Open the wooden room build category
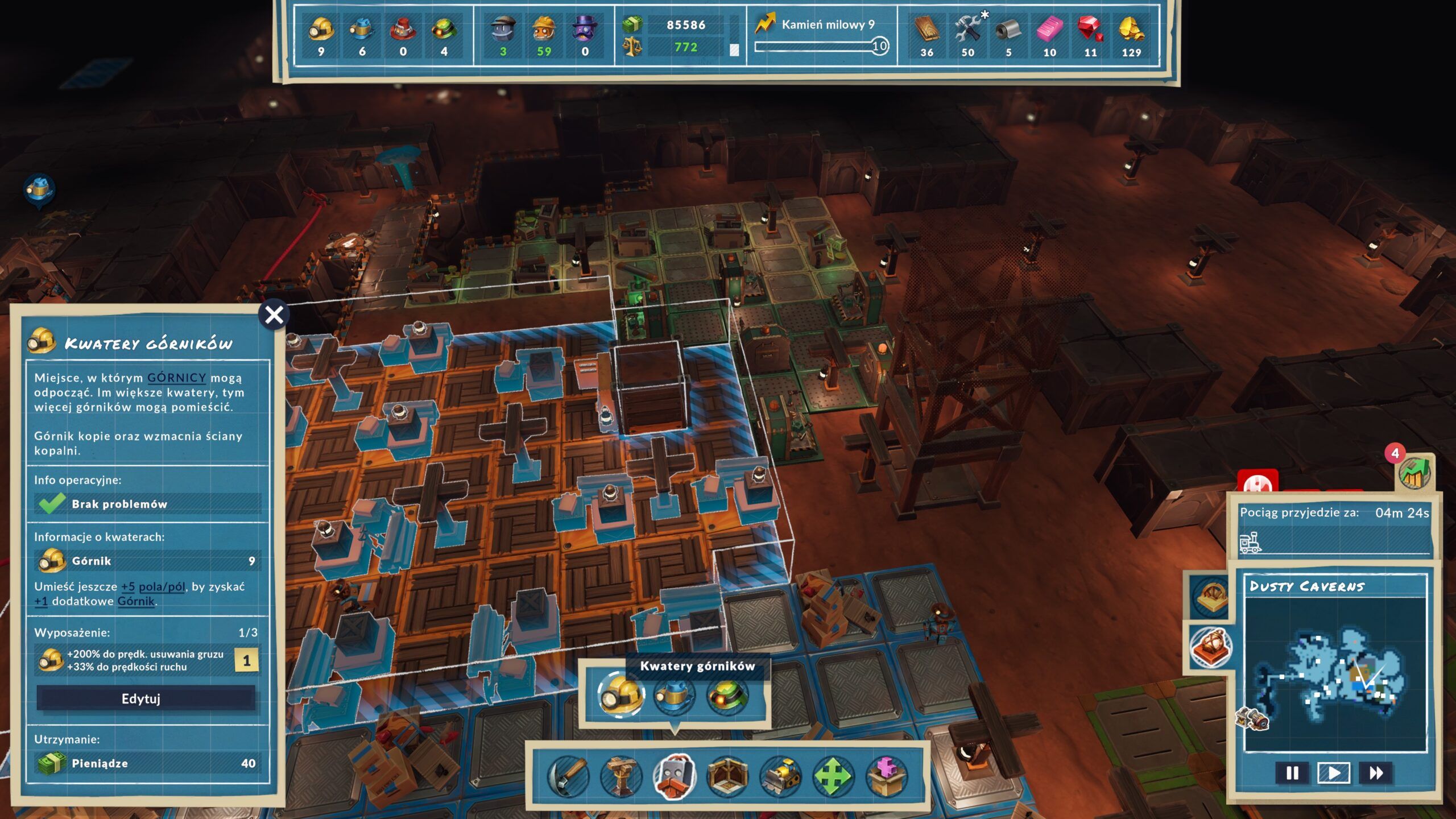Viewport: 1456px width, 819px height. pyautogui.click(x=727, y=776)
